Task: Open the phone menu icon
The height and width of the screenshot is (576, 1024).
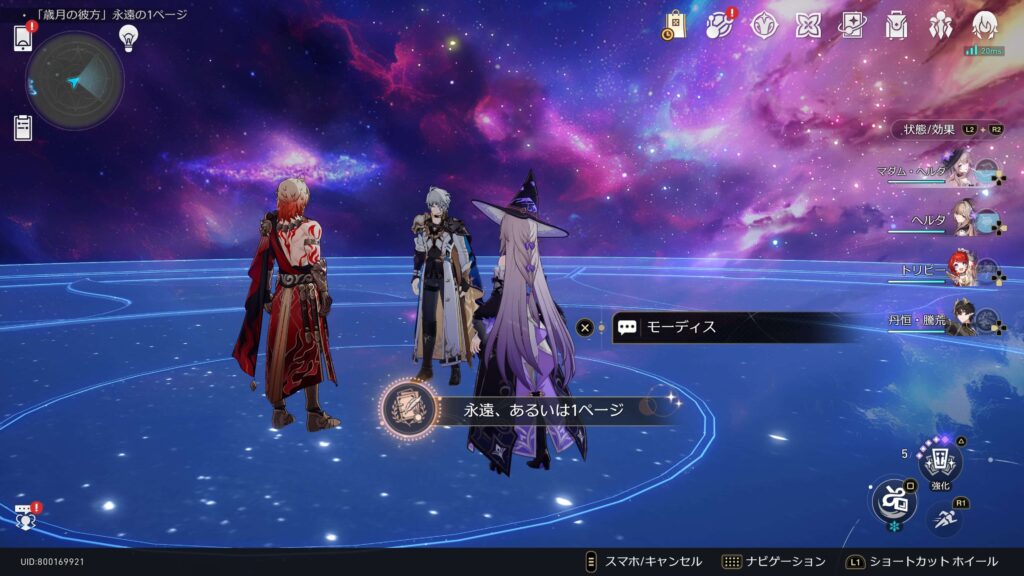Action: (x=24, y=38)
